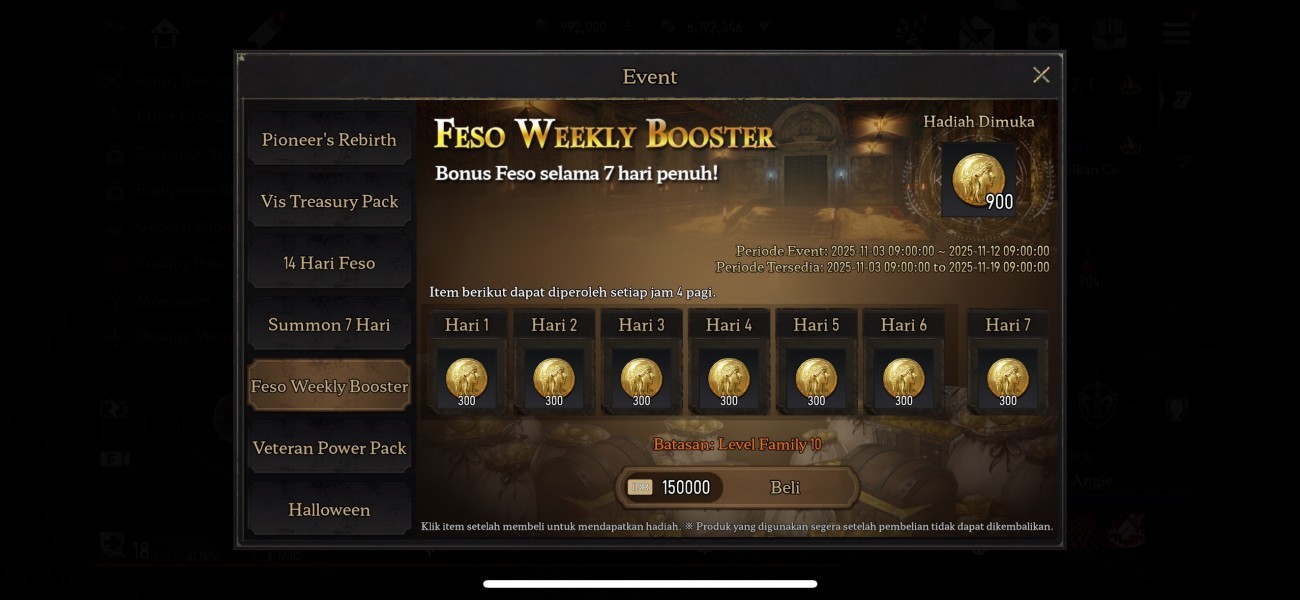Select the Hari 1 Feso reward
This screenshot has height=600, width=1300.
[x=467, y=380]
